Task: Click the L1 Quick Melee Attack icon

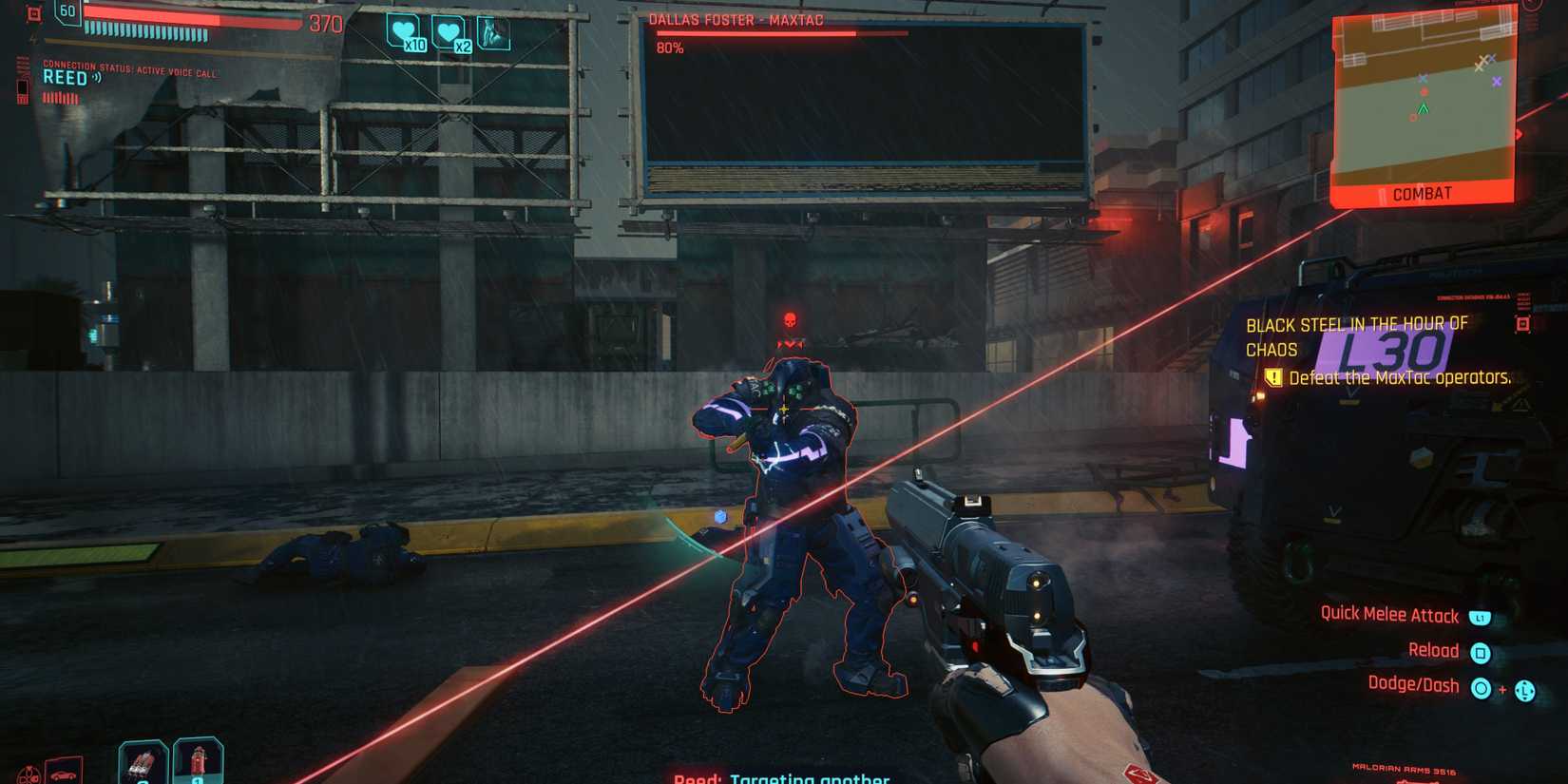Action: tap(1479, 617)
